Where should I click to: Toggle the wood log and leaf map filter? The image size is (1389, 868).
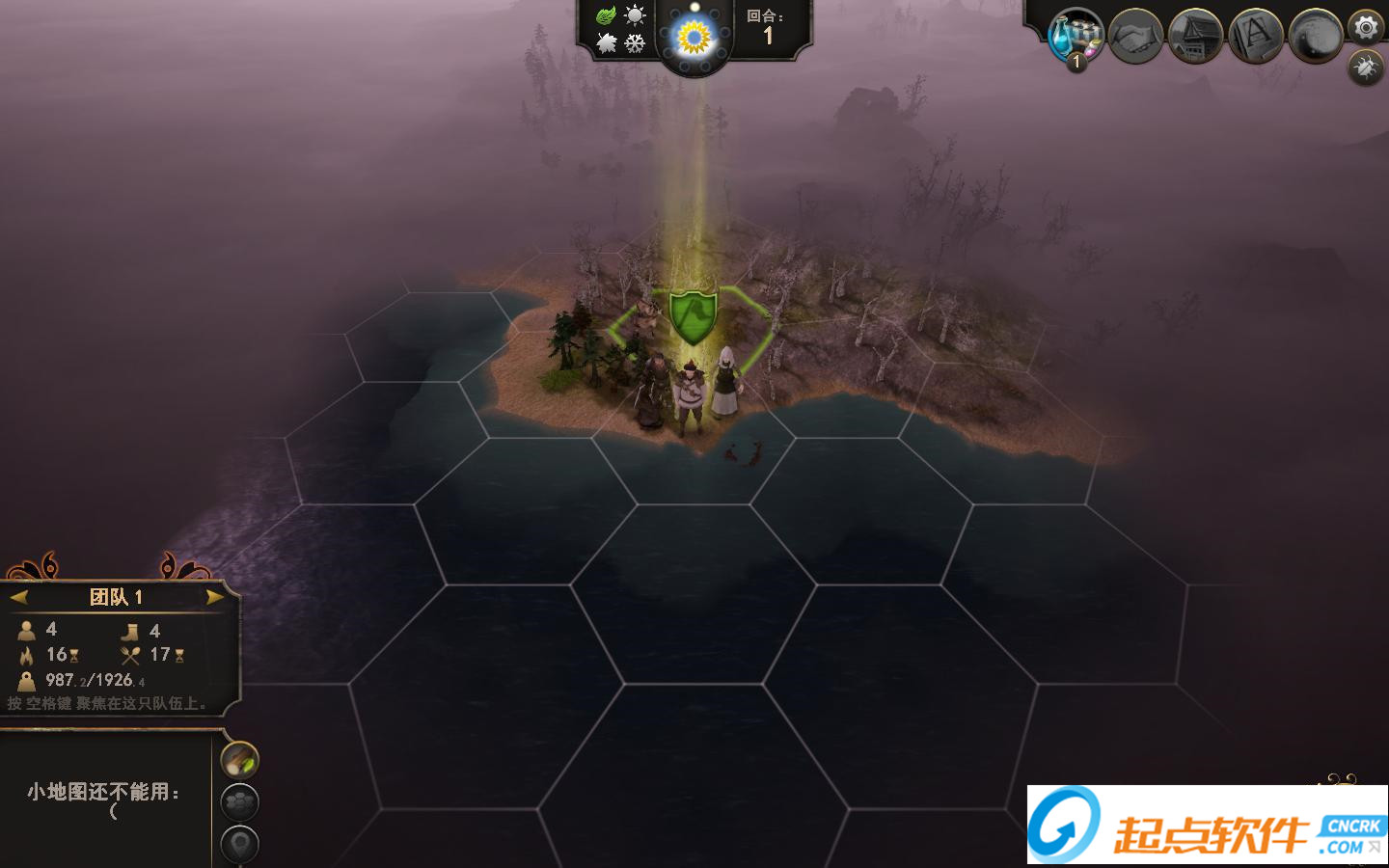pyautogui.click(x=240, y=760)
